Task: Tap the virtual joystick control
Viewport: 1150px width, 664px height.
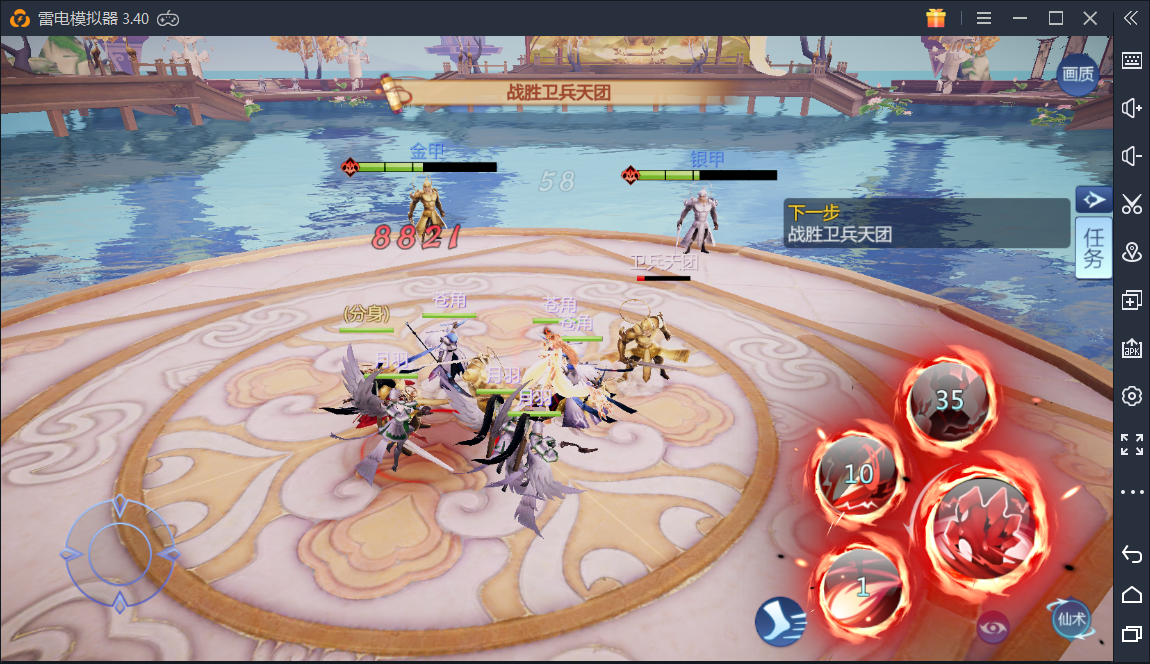Action: (120, 553)
